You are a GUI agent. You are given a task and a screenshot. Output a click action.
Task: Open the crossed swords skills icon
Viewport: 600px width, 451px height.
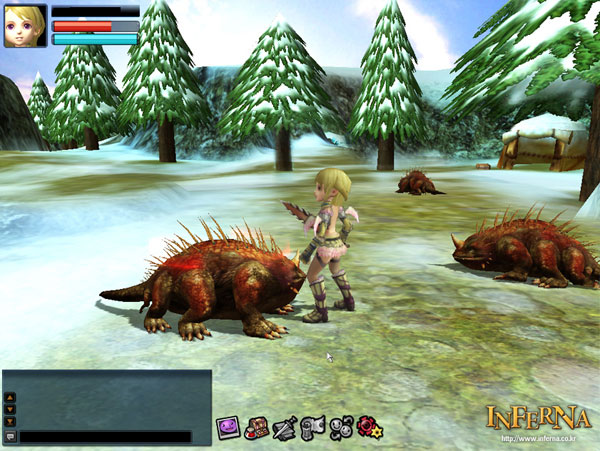[284, 427]
